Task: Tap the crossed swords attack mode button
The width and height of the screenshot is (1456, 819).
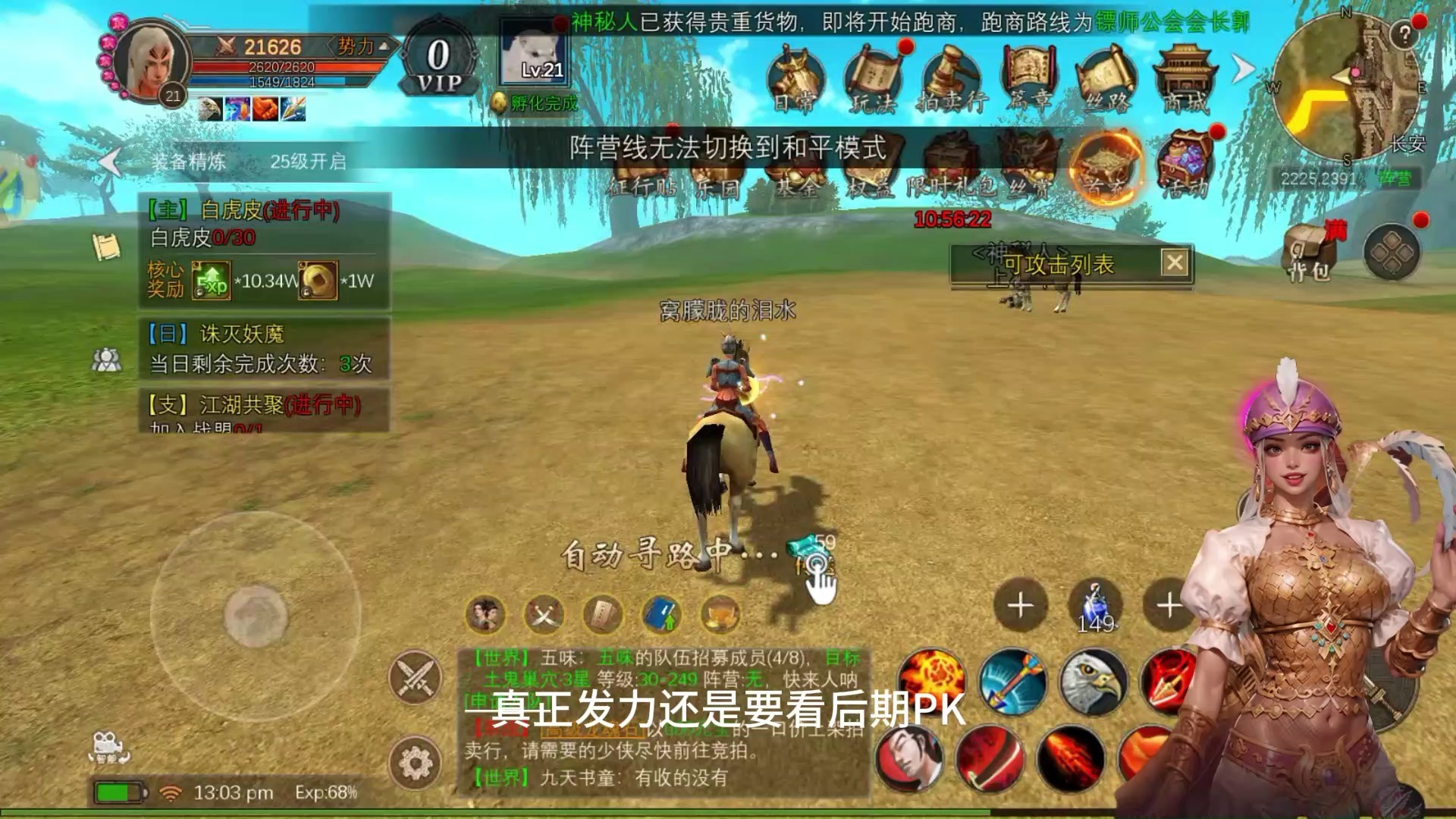Action: point(416,677)
